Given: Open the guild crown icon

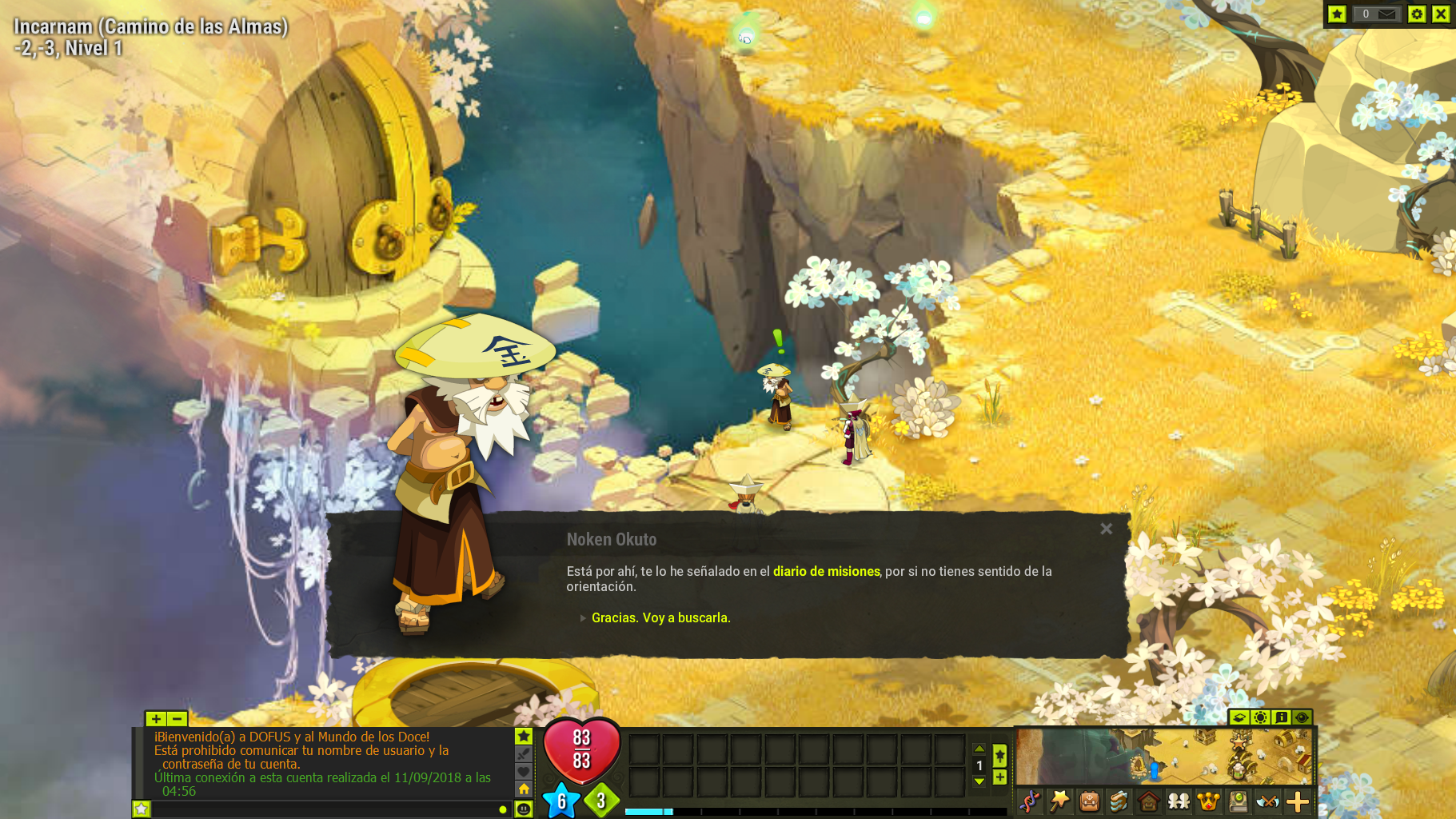Looking at the screenshot, I should pyautogui.click(x=1208, y=801).
